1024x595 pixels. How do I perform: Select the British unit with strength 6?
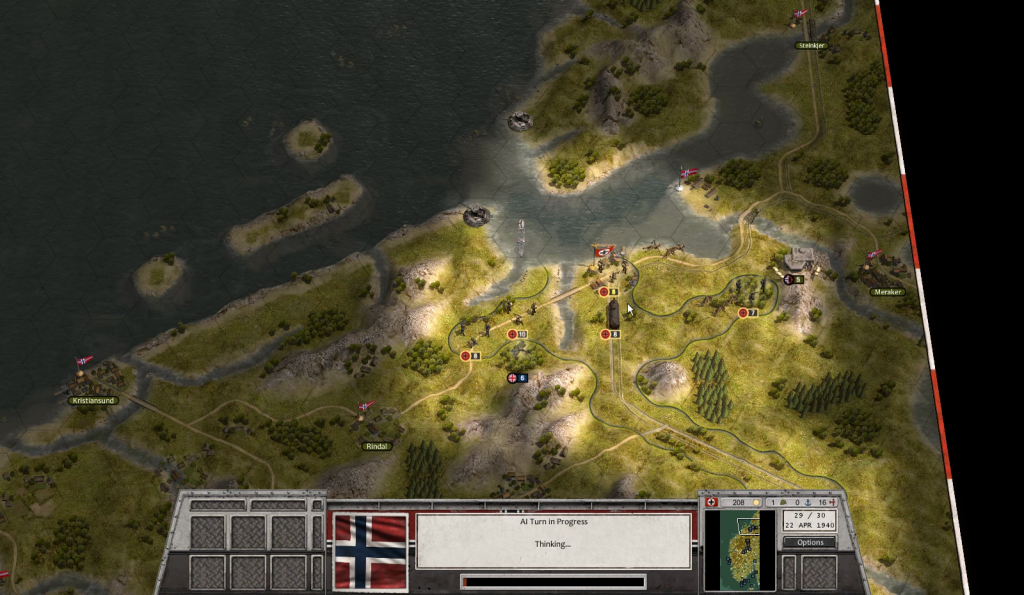click(x=516, y=377)
